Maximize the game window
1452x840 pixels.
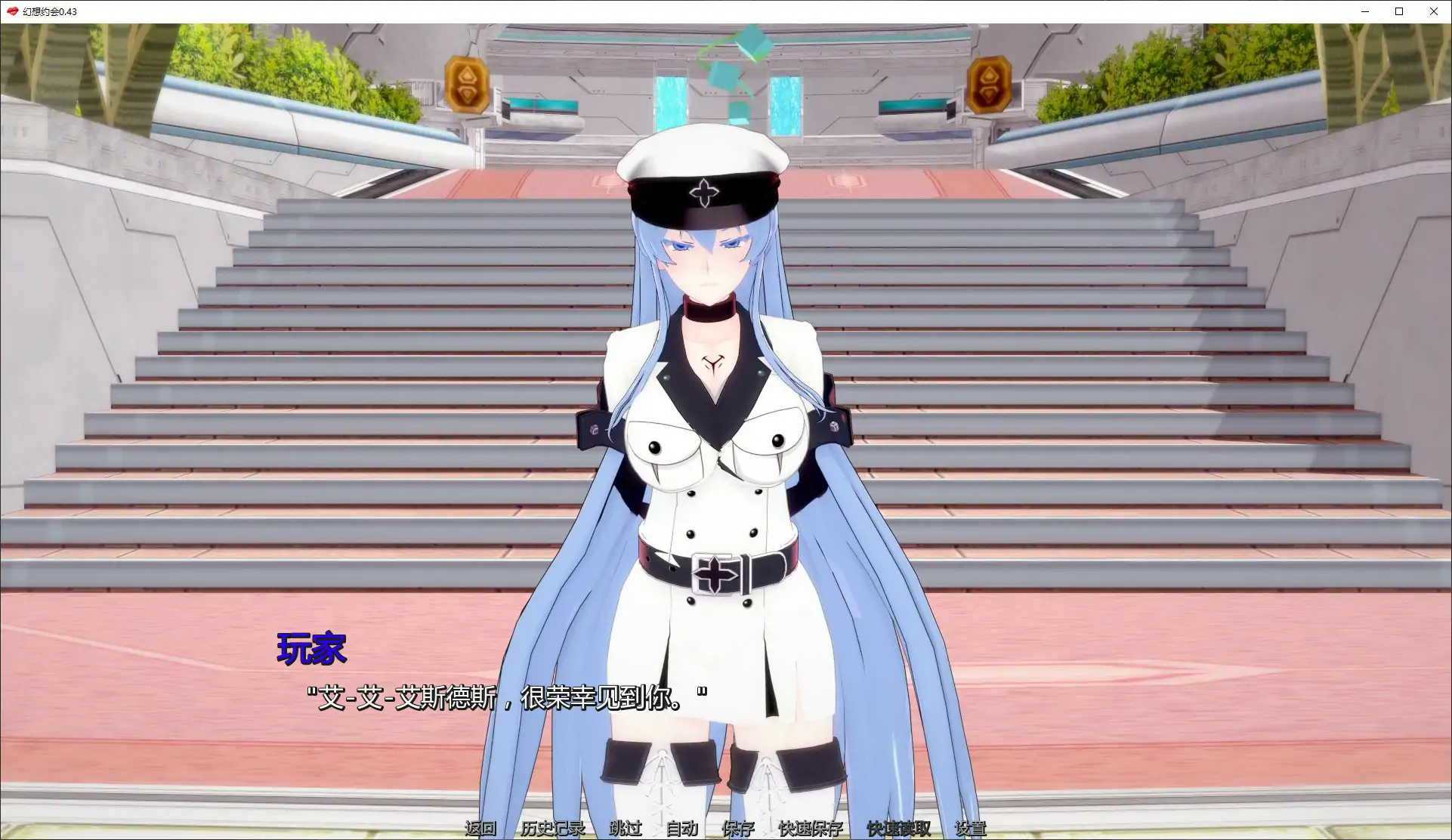[x=1398, y=11]
